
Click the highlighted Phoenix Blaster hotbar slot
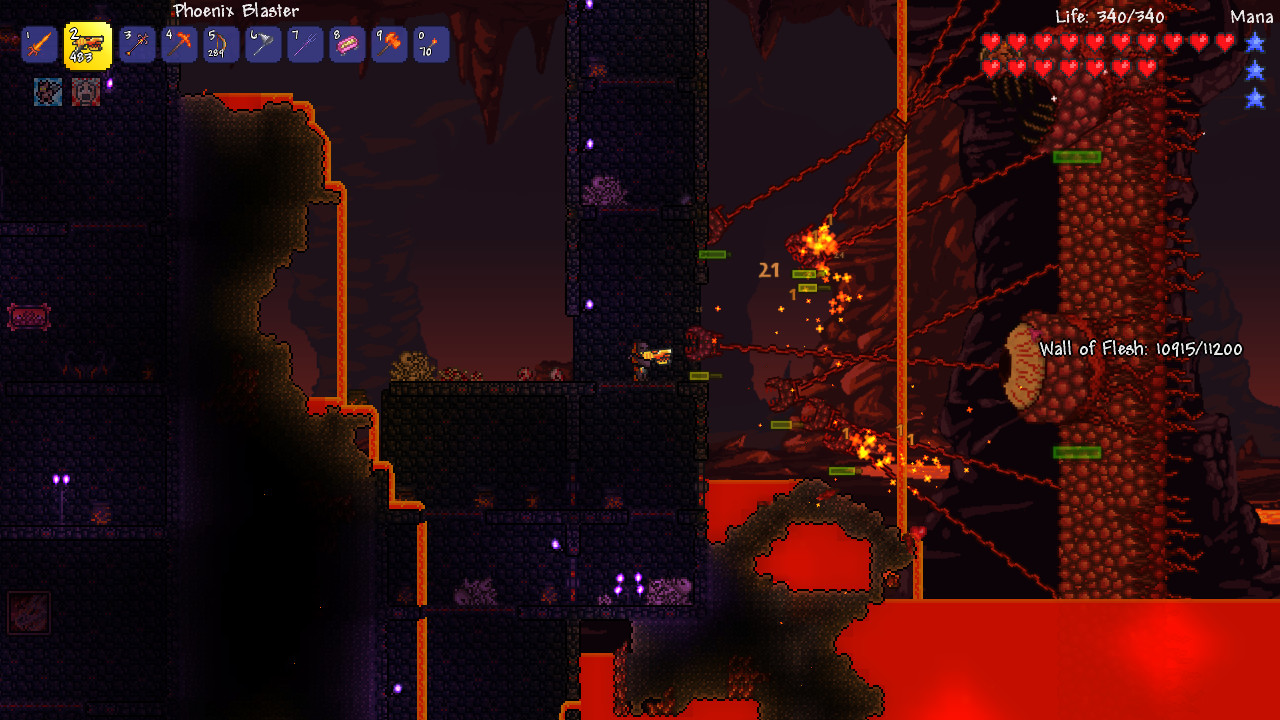[85, 44]
